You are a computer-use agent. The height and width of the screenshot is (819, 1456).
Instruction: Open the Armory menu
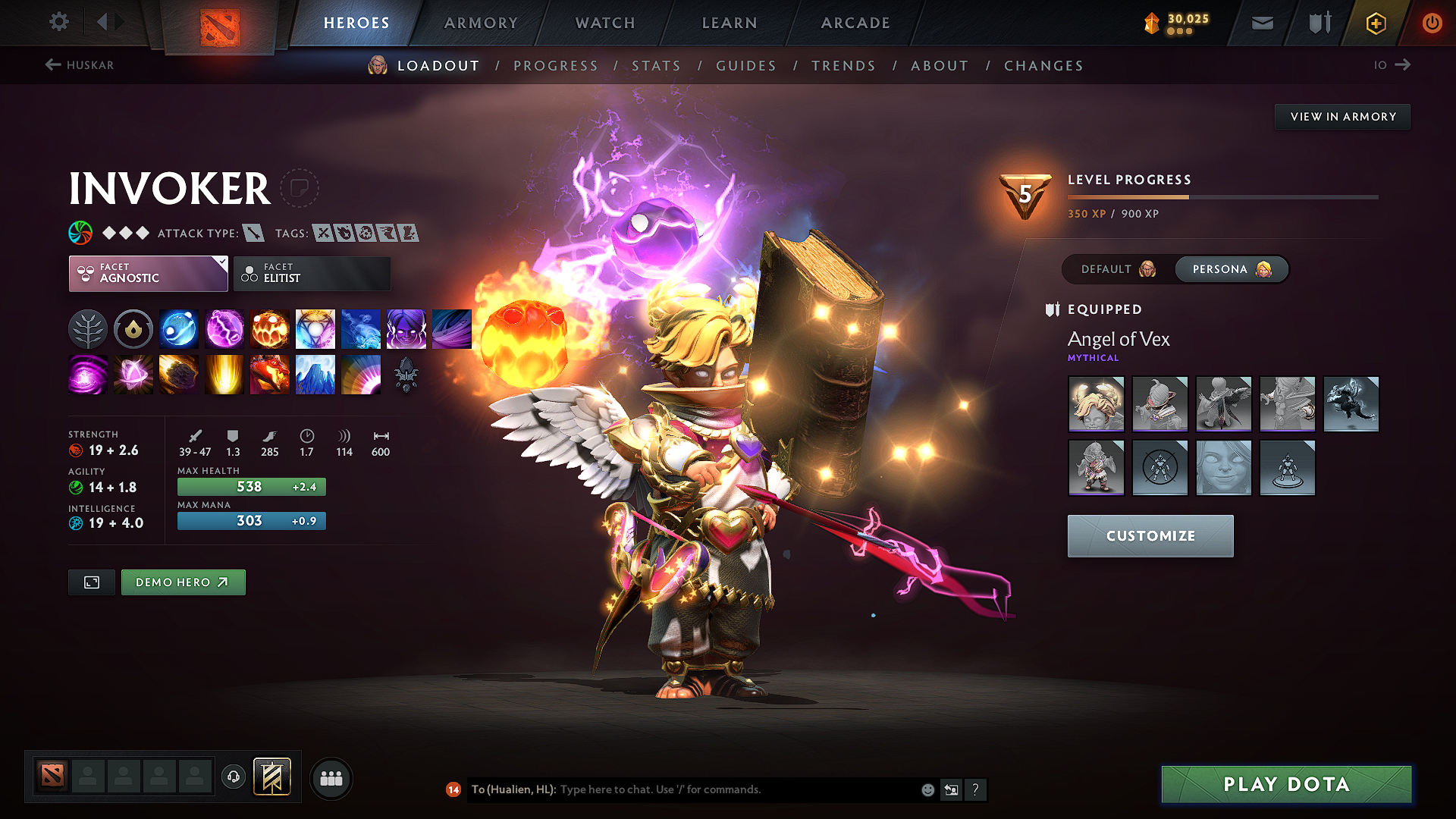[x=481, y=23]
